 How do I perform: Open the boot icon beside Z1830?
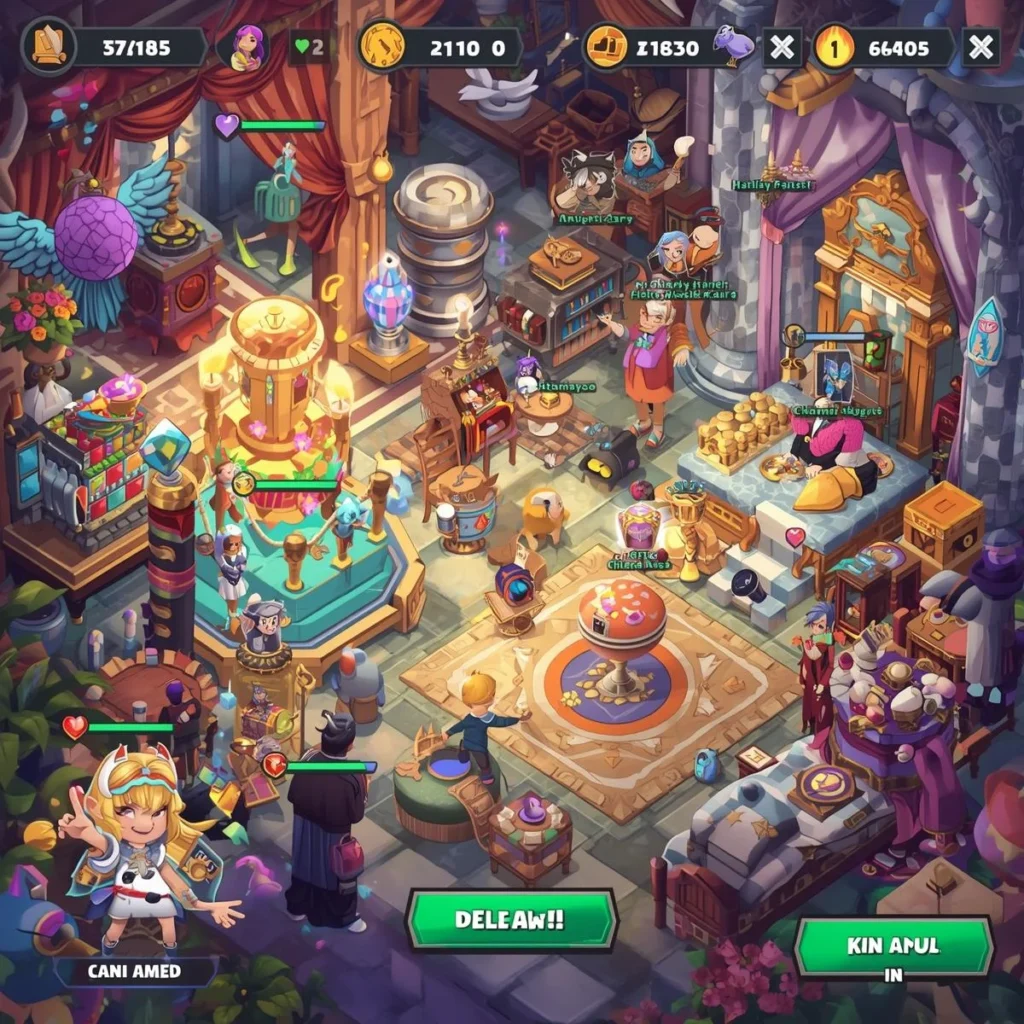click(x=606, y=47)
